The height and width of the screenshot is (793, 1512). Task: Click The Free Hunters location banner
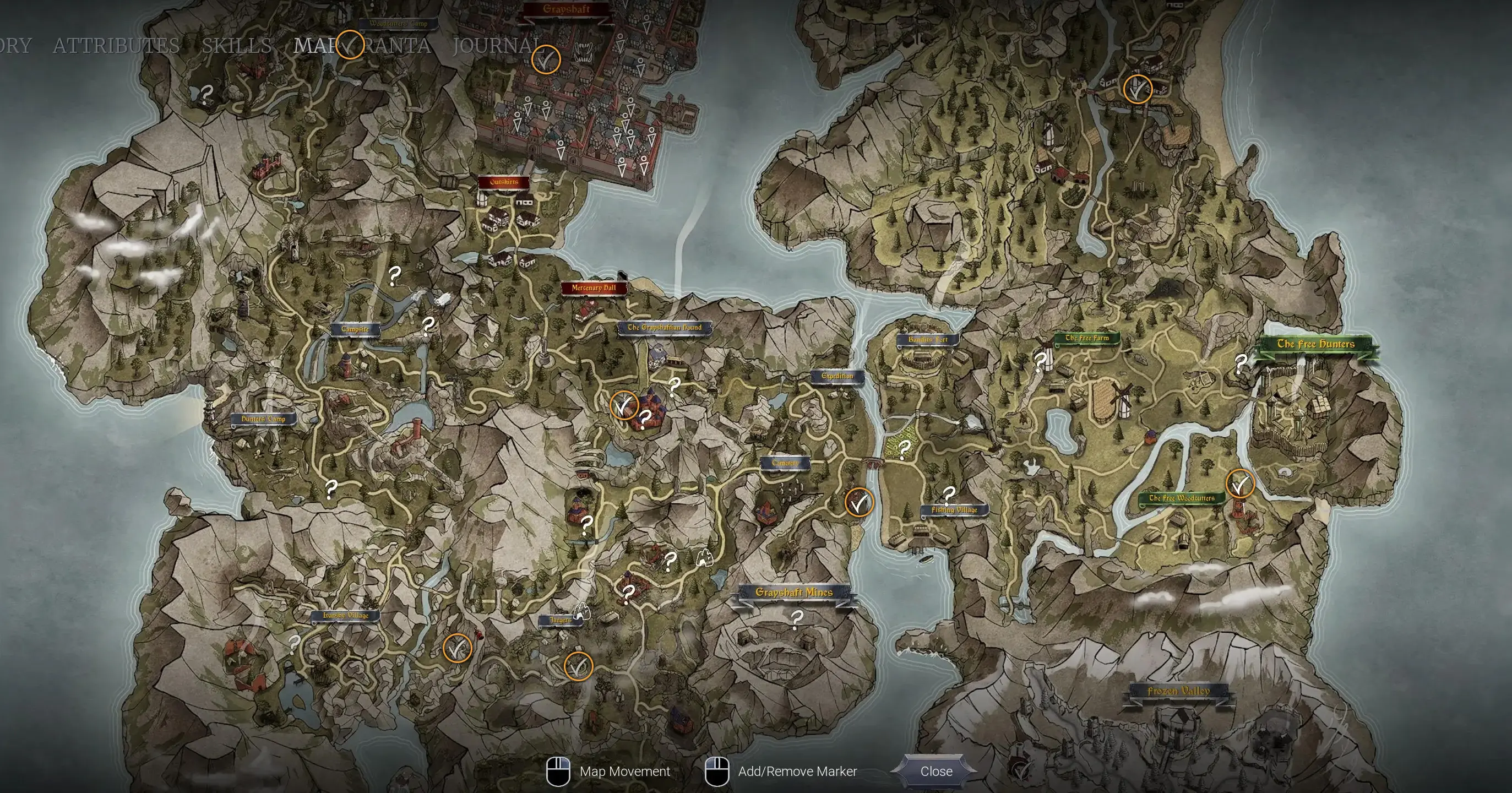coord(1315,344)
